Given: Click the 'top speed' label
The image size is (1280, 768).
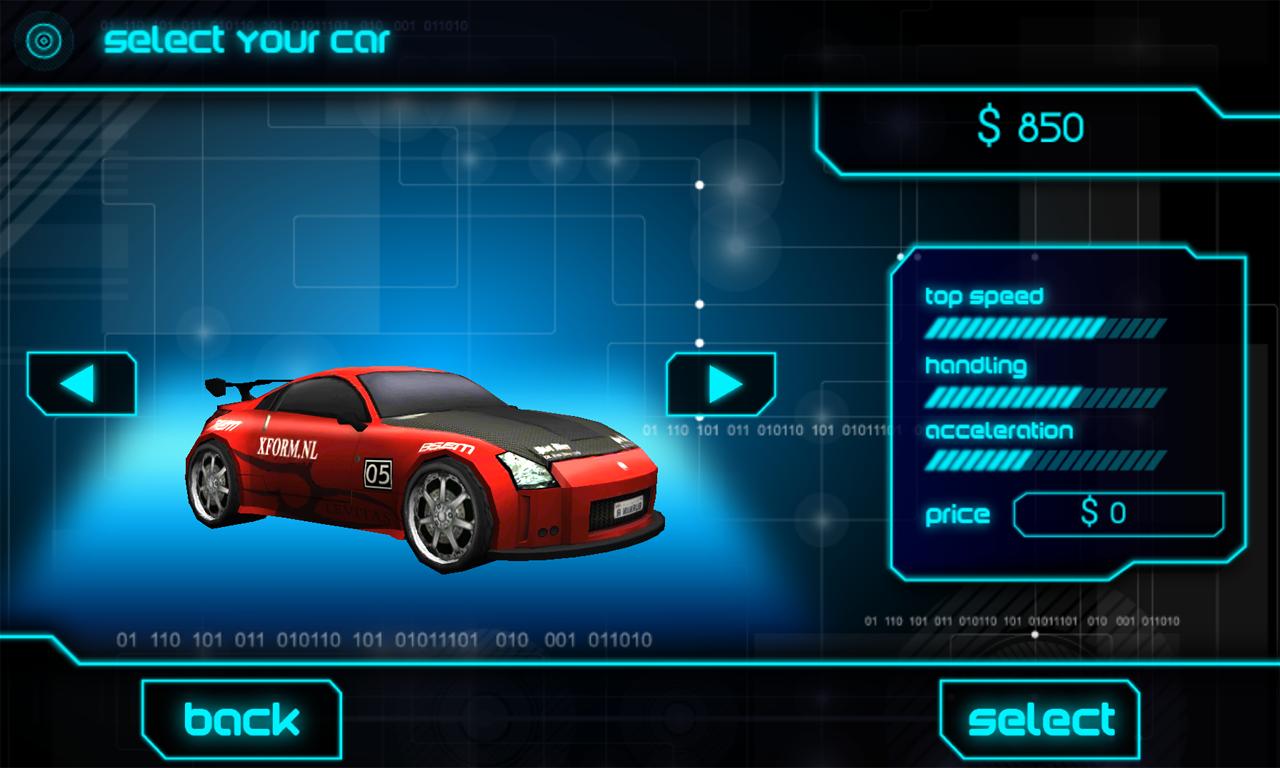Looking at the screenshot, I should coord(984,296).
